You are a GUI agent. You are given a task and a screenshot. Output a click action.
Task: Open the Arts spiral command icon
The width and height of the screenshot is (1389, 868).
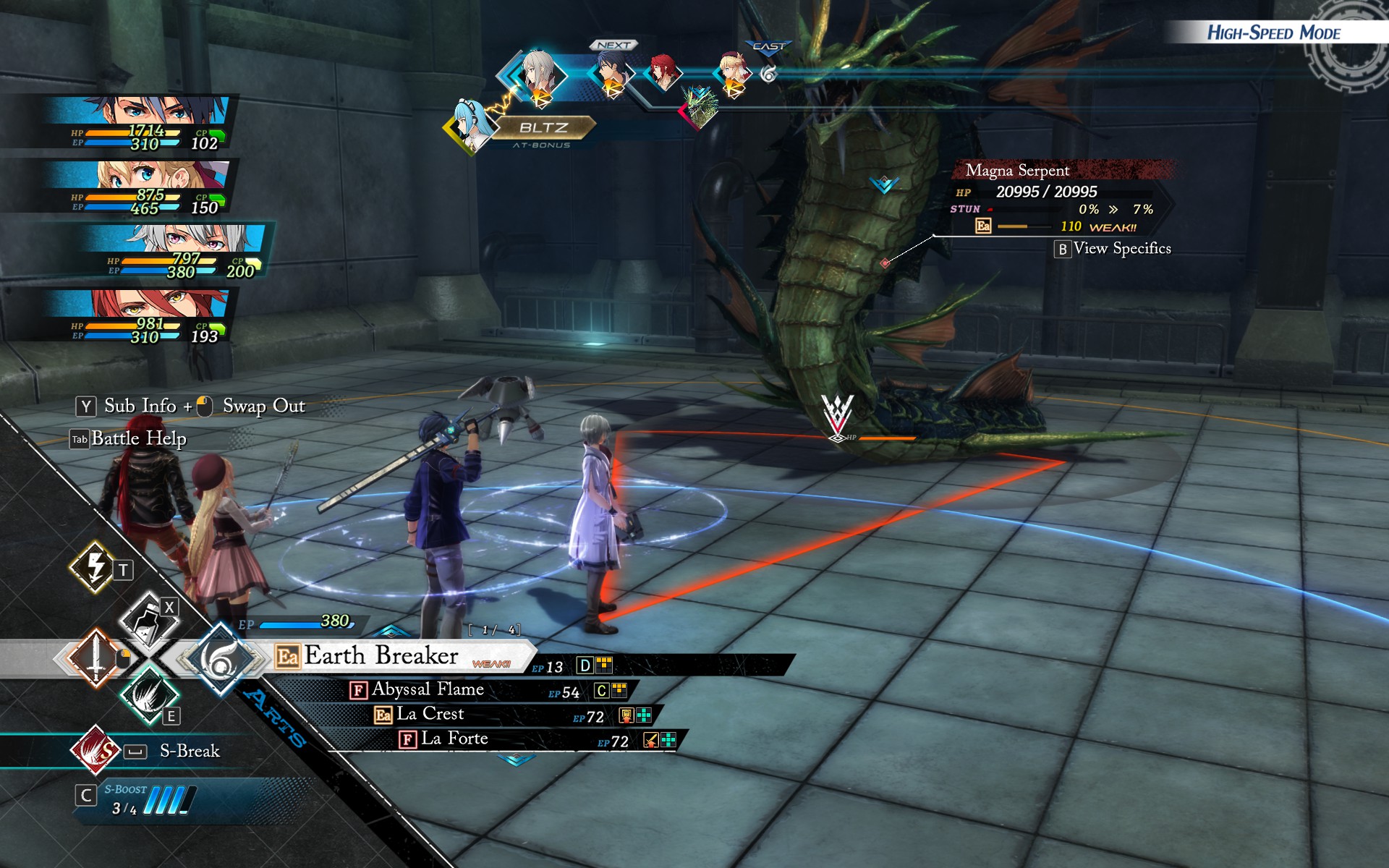(220, 659)
